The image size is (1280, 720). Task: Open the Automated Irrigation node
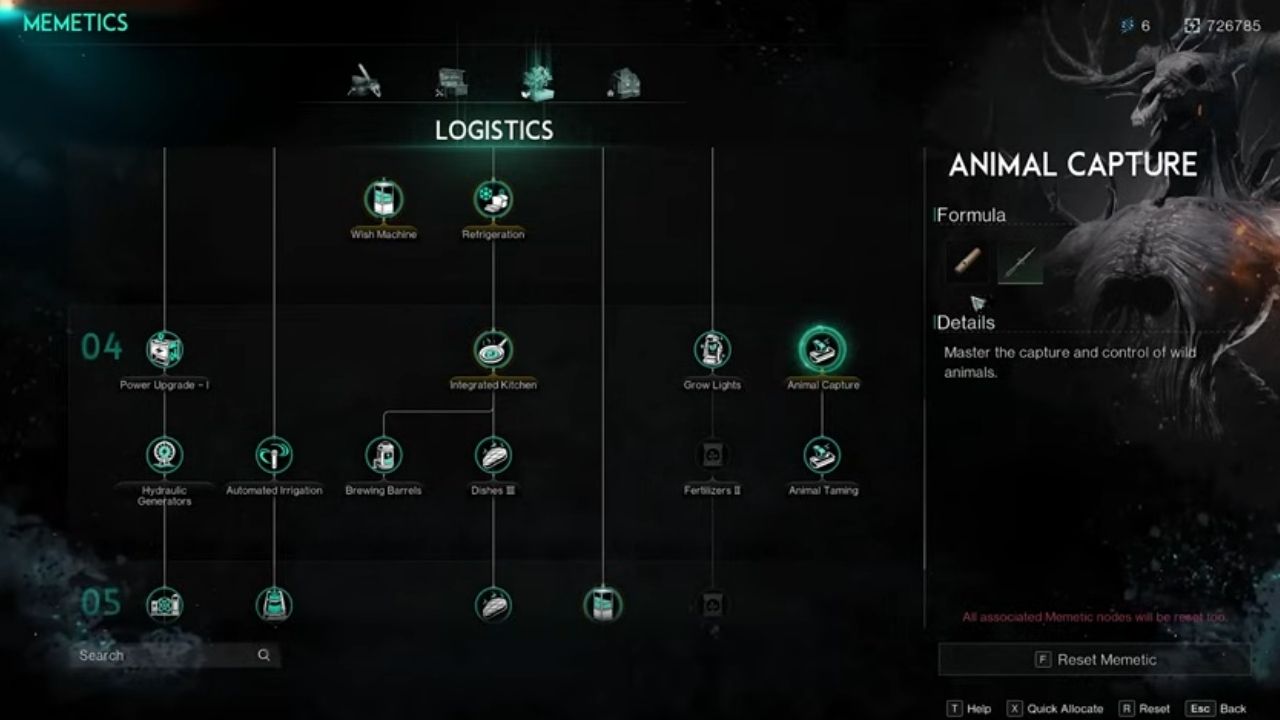(x=273, y=455)
